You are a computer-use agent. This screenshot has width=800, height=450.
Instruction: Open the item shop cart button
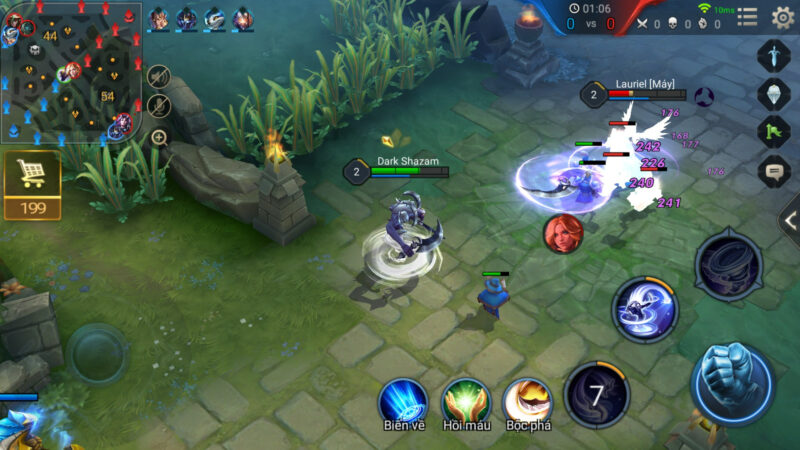[x=32, y=185]
